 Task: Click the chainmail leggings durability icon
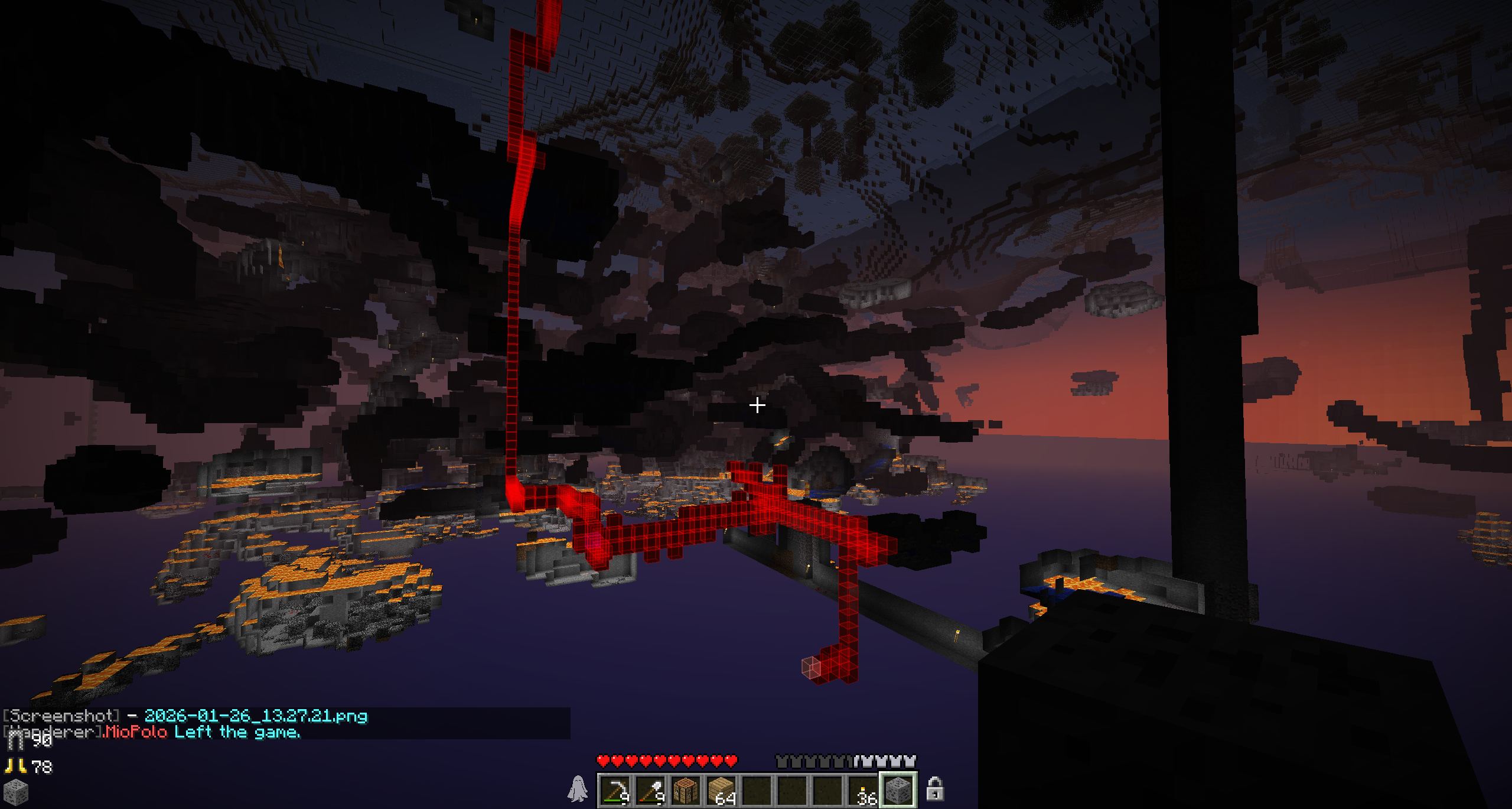tap(15, 740)
